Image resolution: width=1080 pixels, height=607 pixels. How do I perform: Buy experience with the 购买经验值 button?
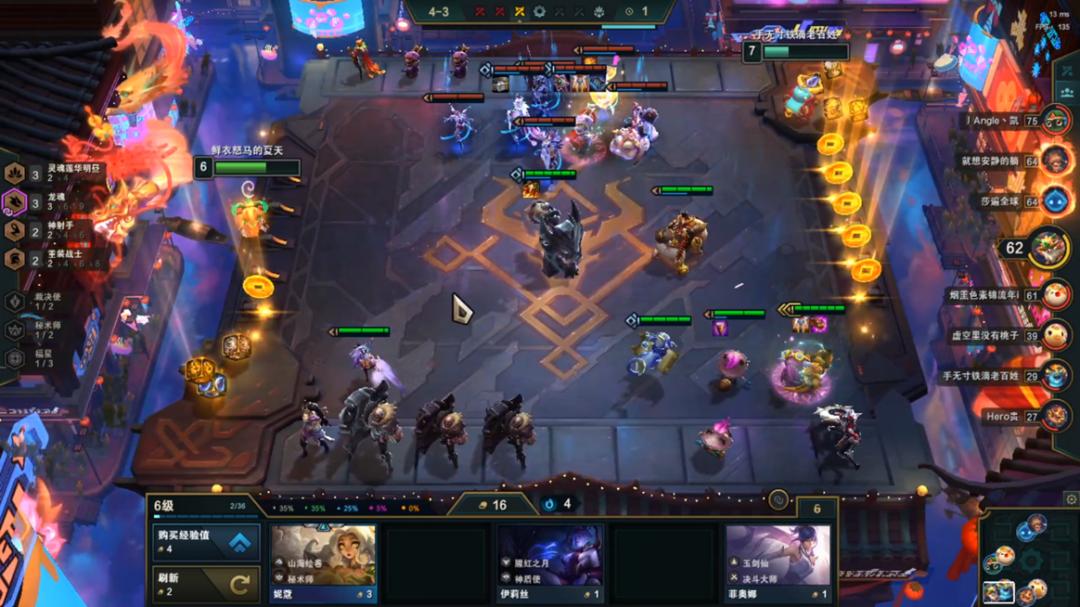click(x=204, y=542)
